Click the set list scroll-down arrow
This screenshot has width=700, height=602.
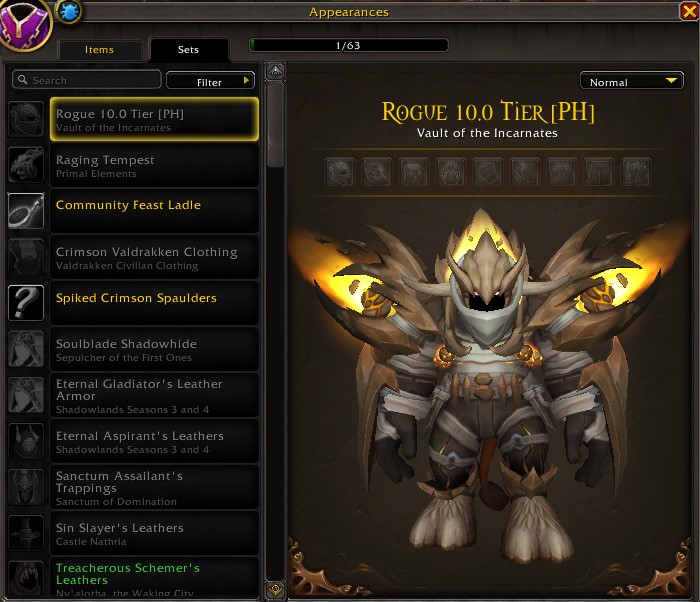click(x=275, y=588)
